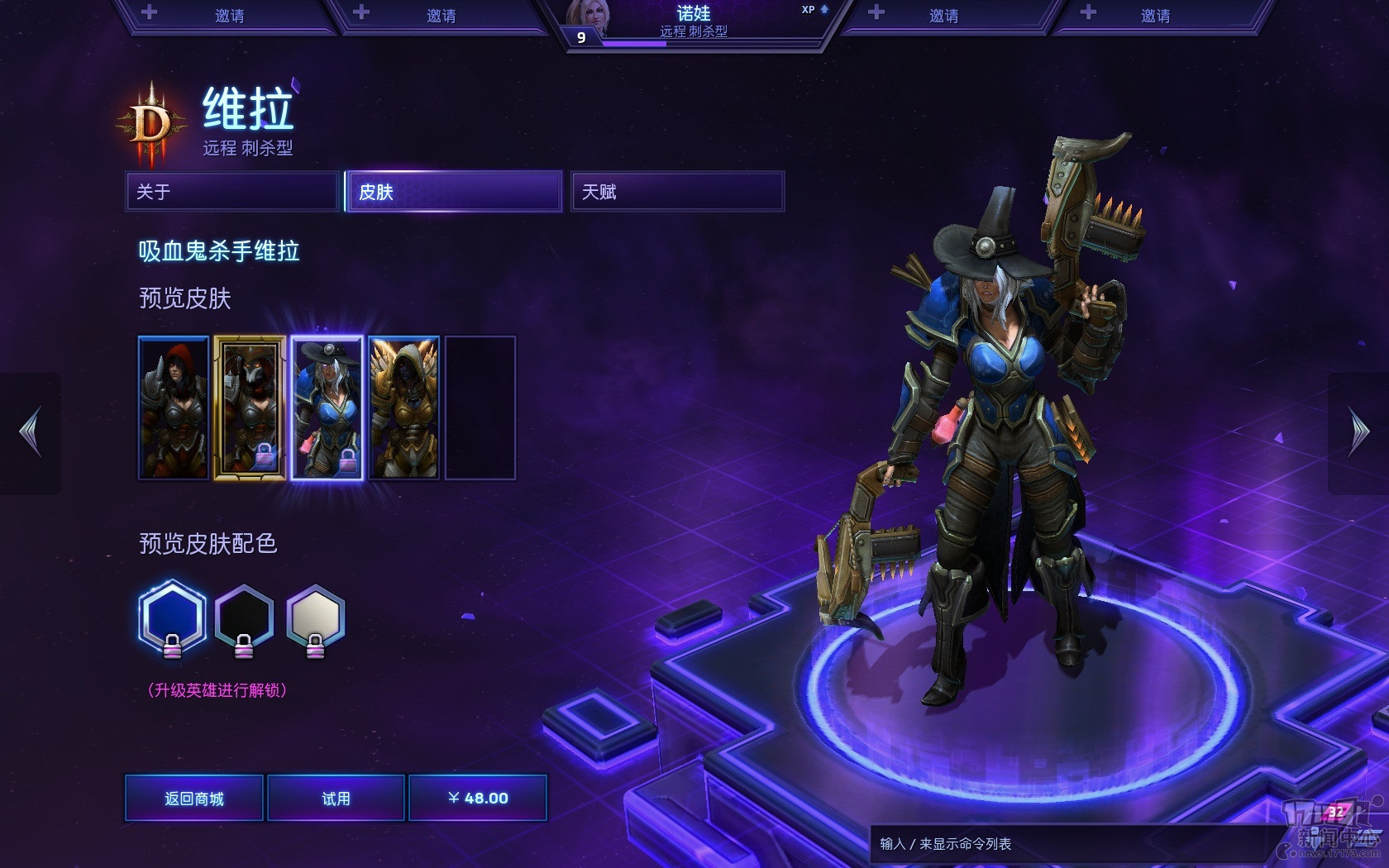Invite a player in the rightmost 邀请 slot
The height and width of the screenshot is (868, 1389).
pyautogui.click(x=1154, y=16)
